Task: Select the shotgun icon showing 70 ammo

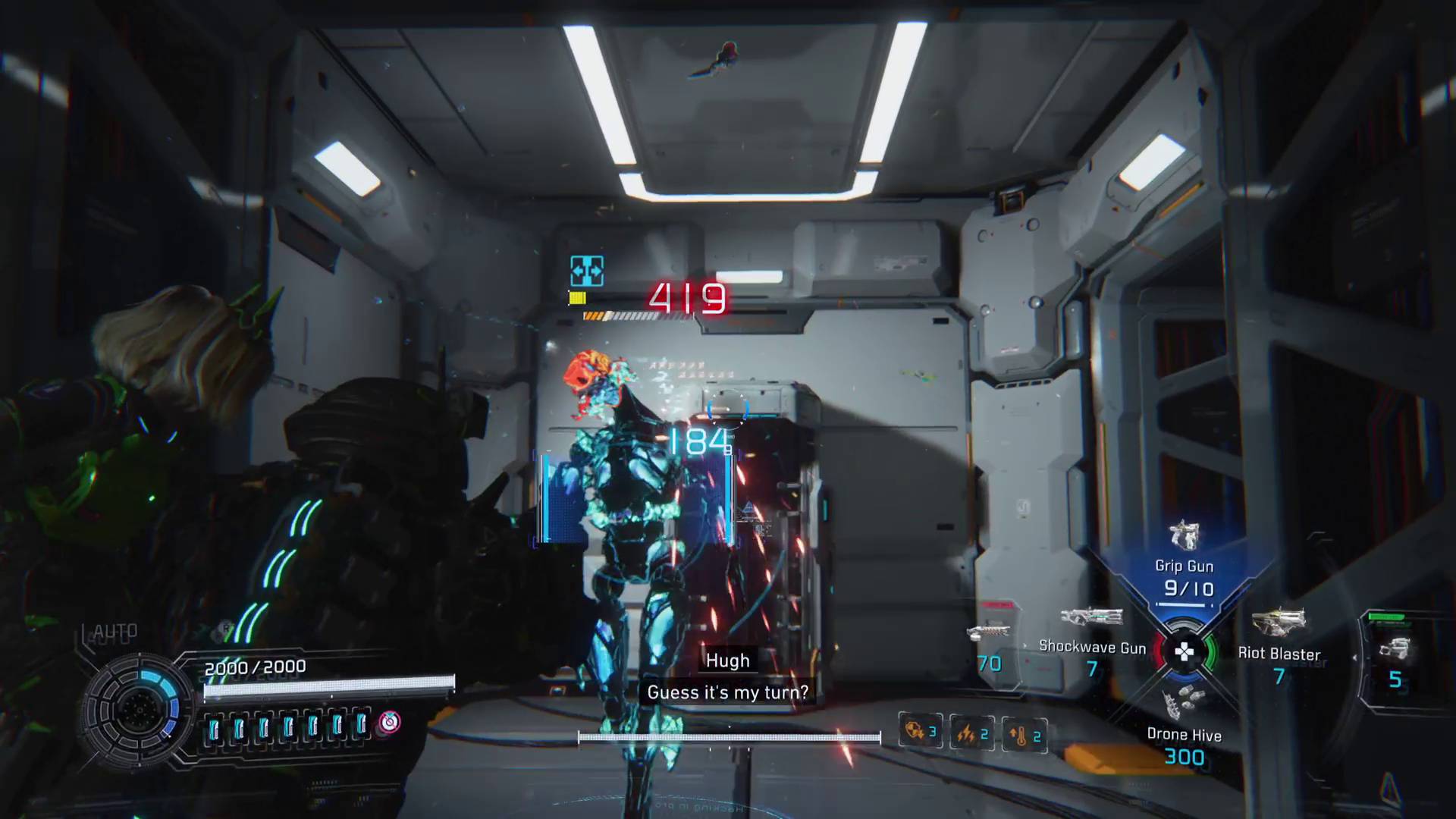Action: point(990,632)
